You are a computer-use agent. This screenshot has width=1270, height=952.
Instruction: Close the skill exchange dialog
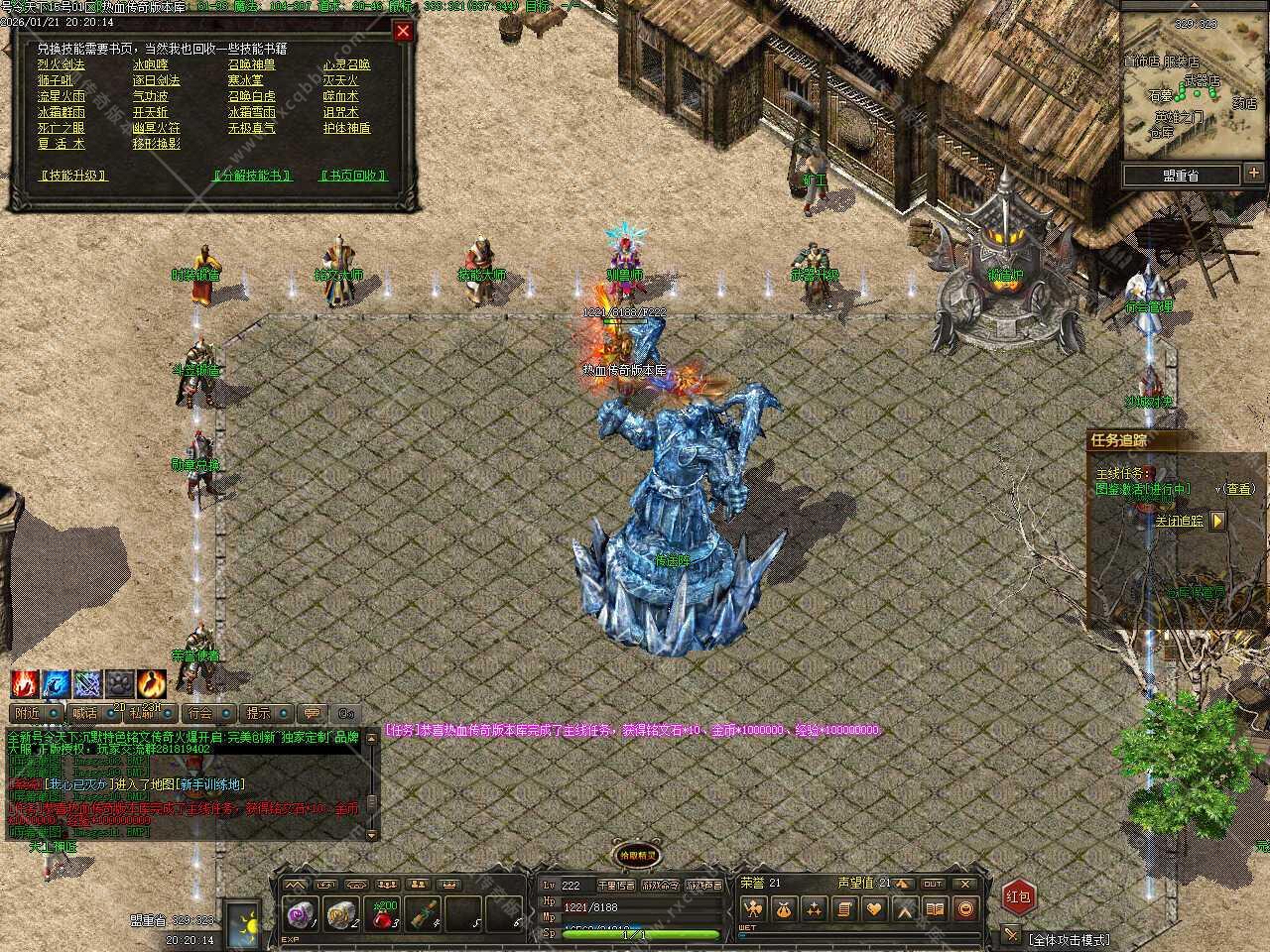403,31
